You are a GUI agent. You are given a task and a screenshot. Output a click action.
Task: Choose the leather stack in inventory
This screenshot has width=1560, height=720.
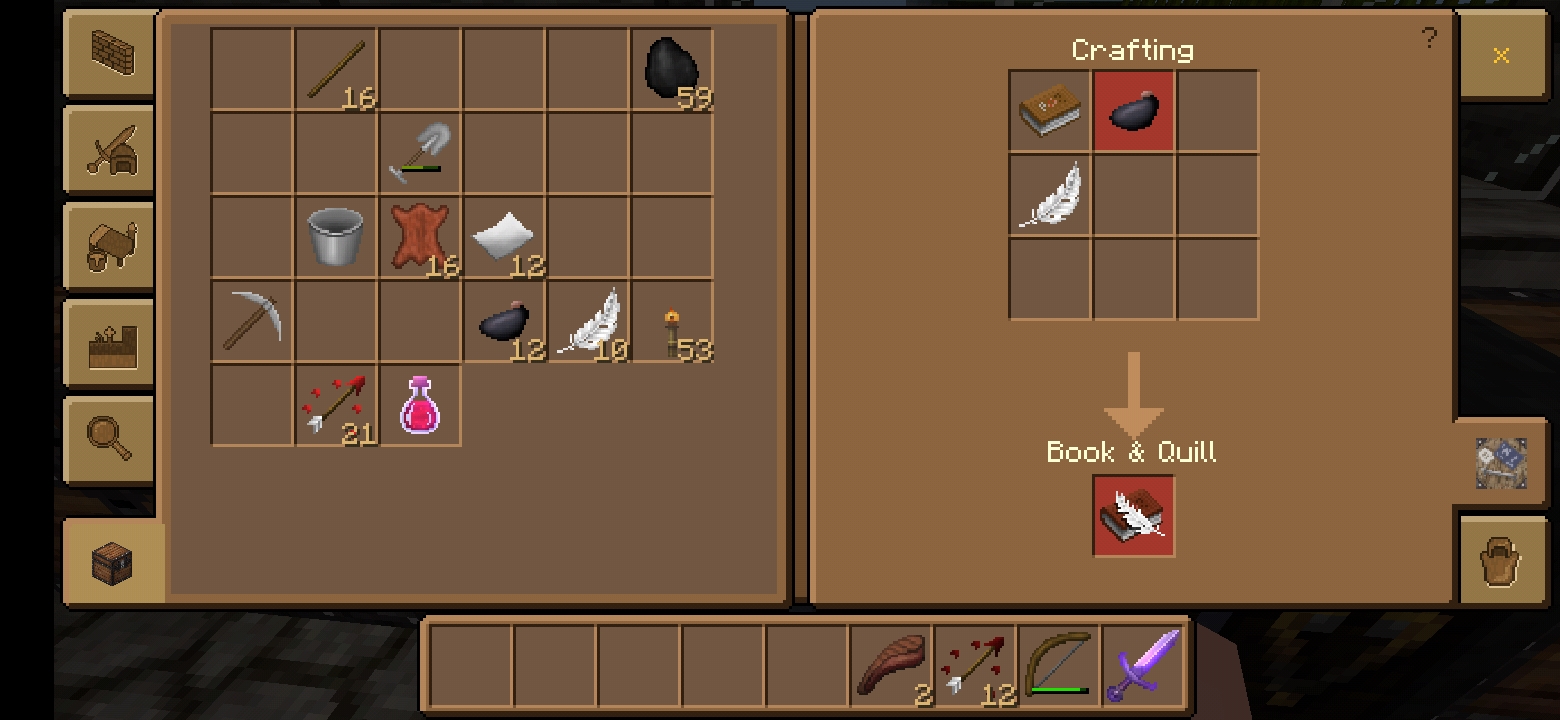pyautogui.click(x=420, y=237)
